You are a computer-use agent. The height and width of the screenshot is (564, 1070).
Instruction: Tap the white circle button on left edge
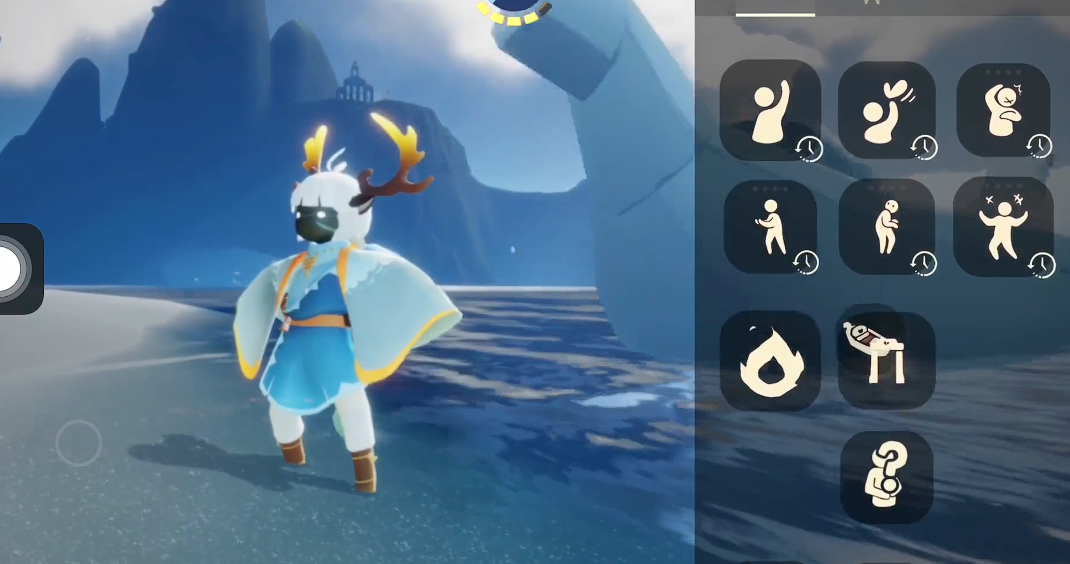pos(12,268)
